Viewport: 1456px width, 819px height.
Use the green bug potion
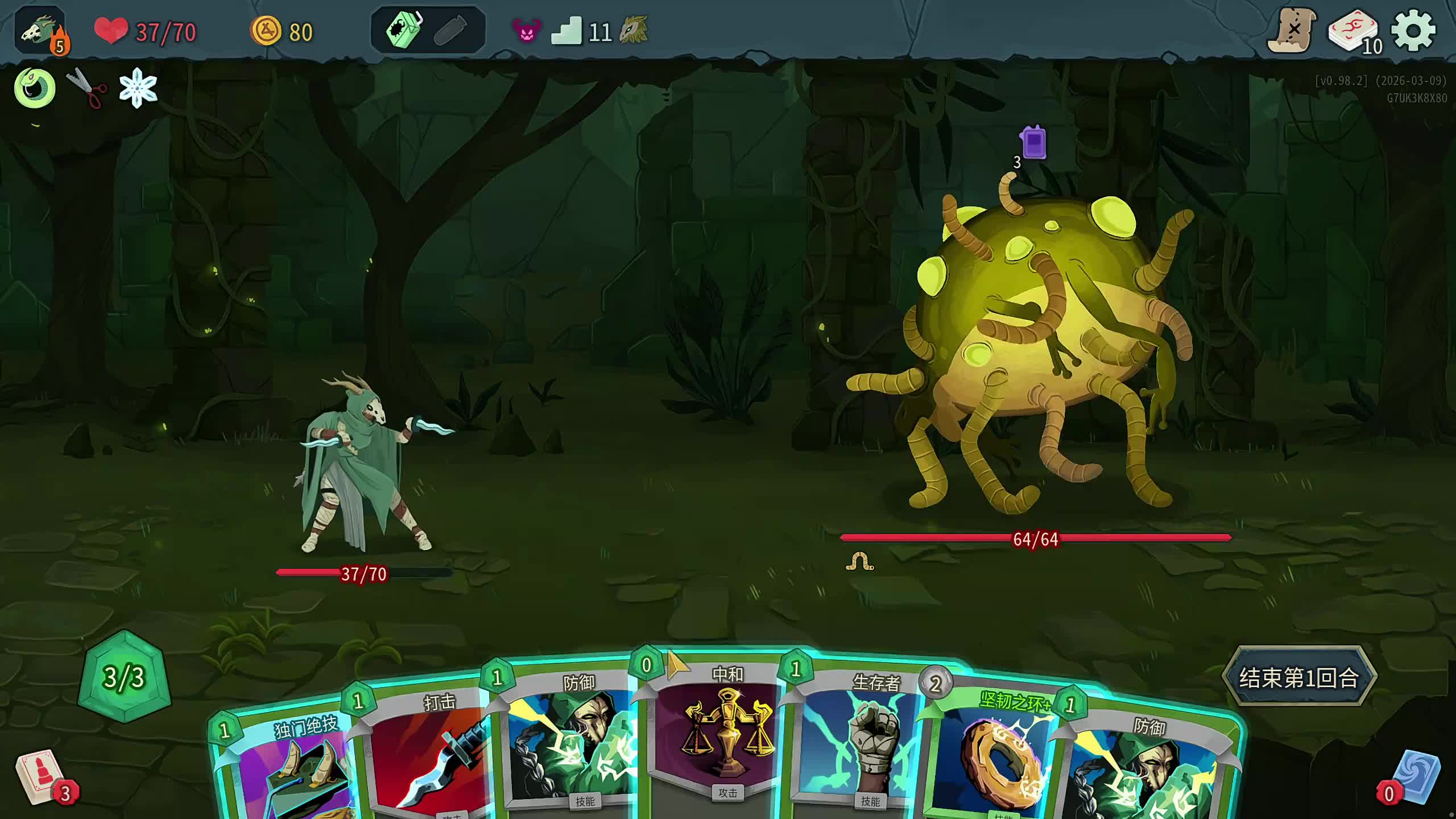tap(403, 30)
